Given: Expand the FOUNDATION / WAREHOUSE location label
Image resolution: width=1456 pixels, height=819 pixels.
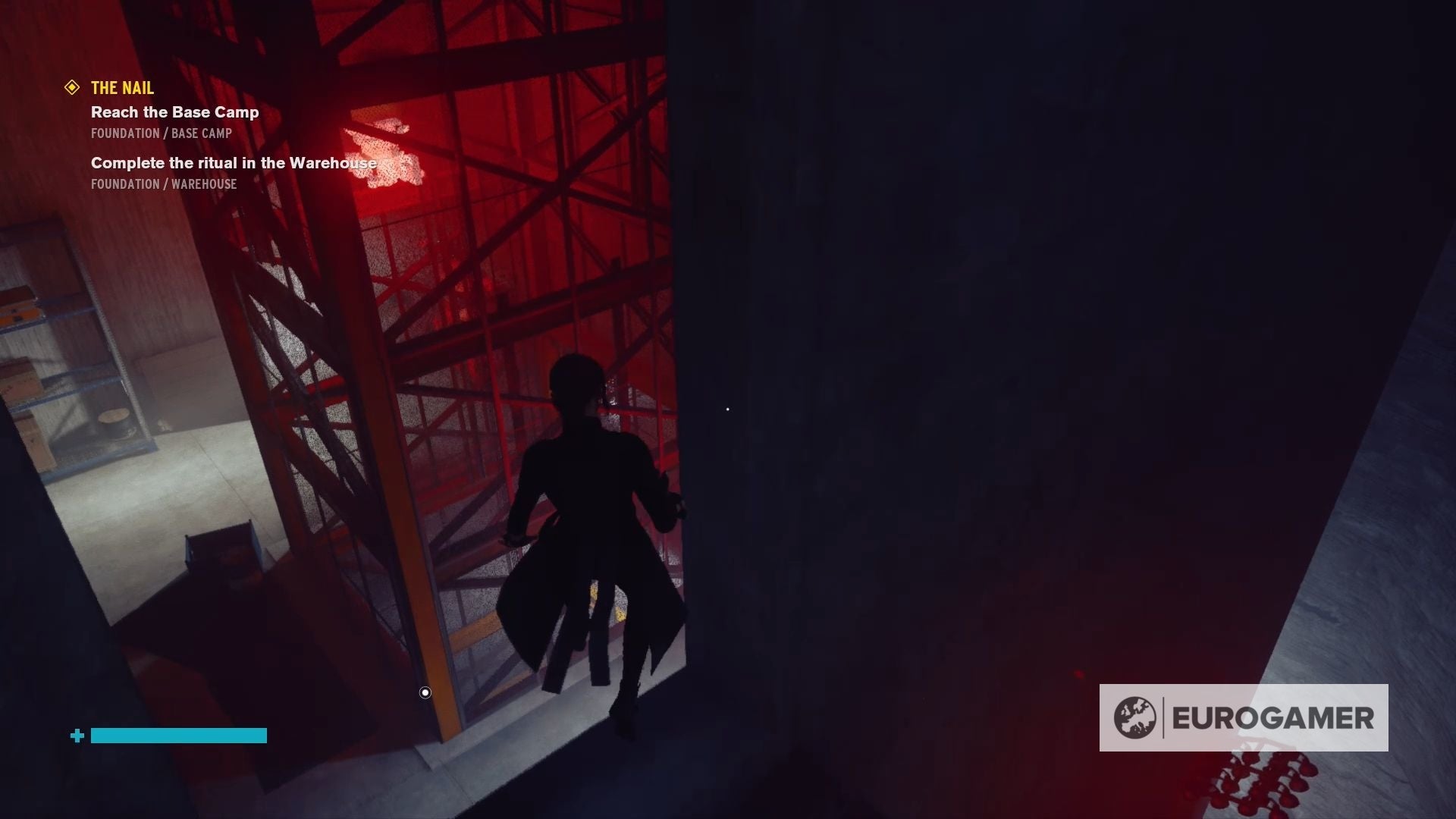Looking at the screenshot, I should [x=163, y=184].
